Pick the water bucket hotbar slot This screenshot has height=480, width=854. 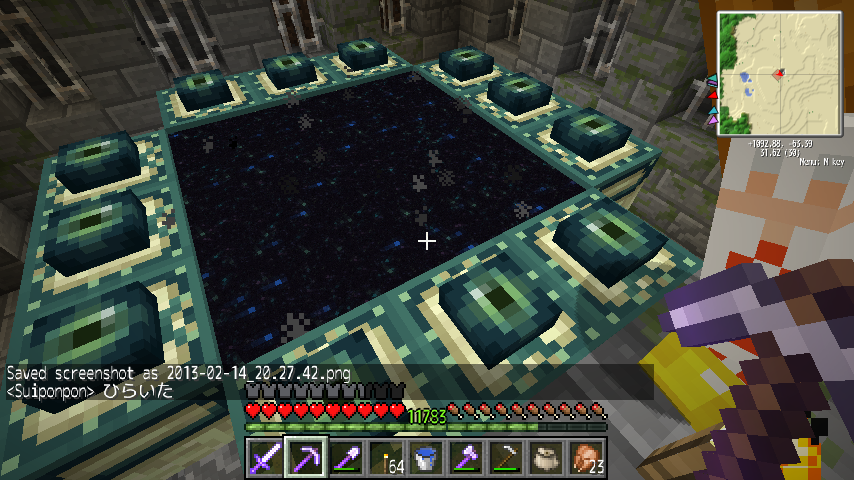coord(426,458)
